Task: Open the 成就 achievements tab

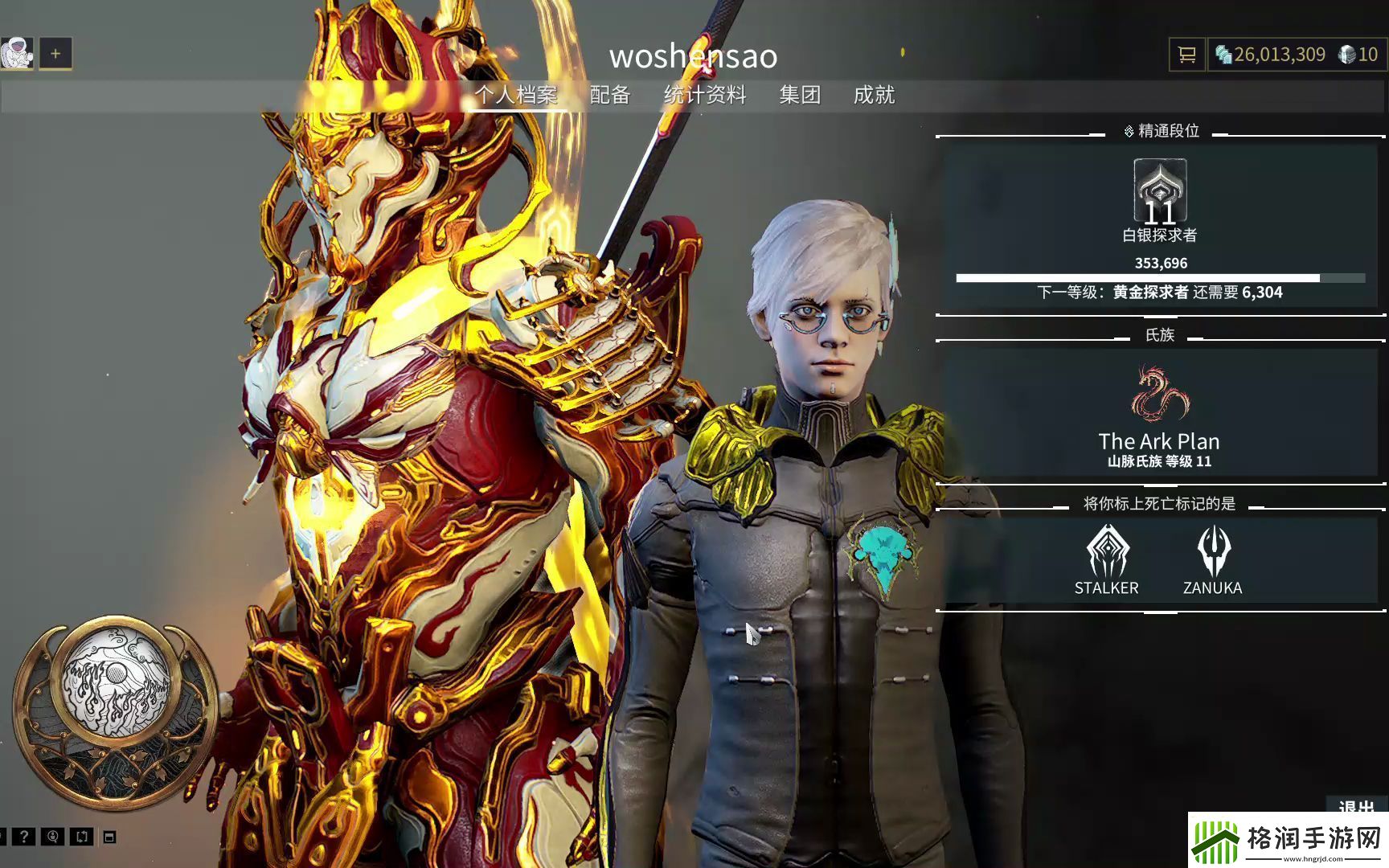Action: 874,95
